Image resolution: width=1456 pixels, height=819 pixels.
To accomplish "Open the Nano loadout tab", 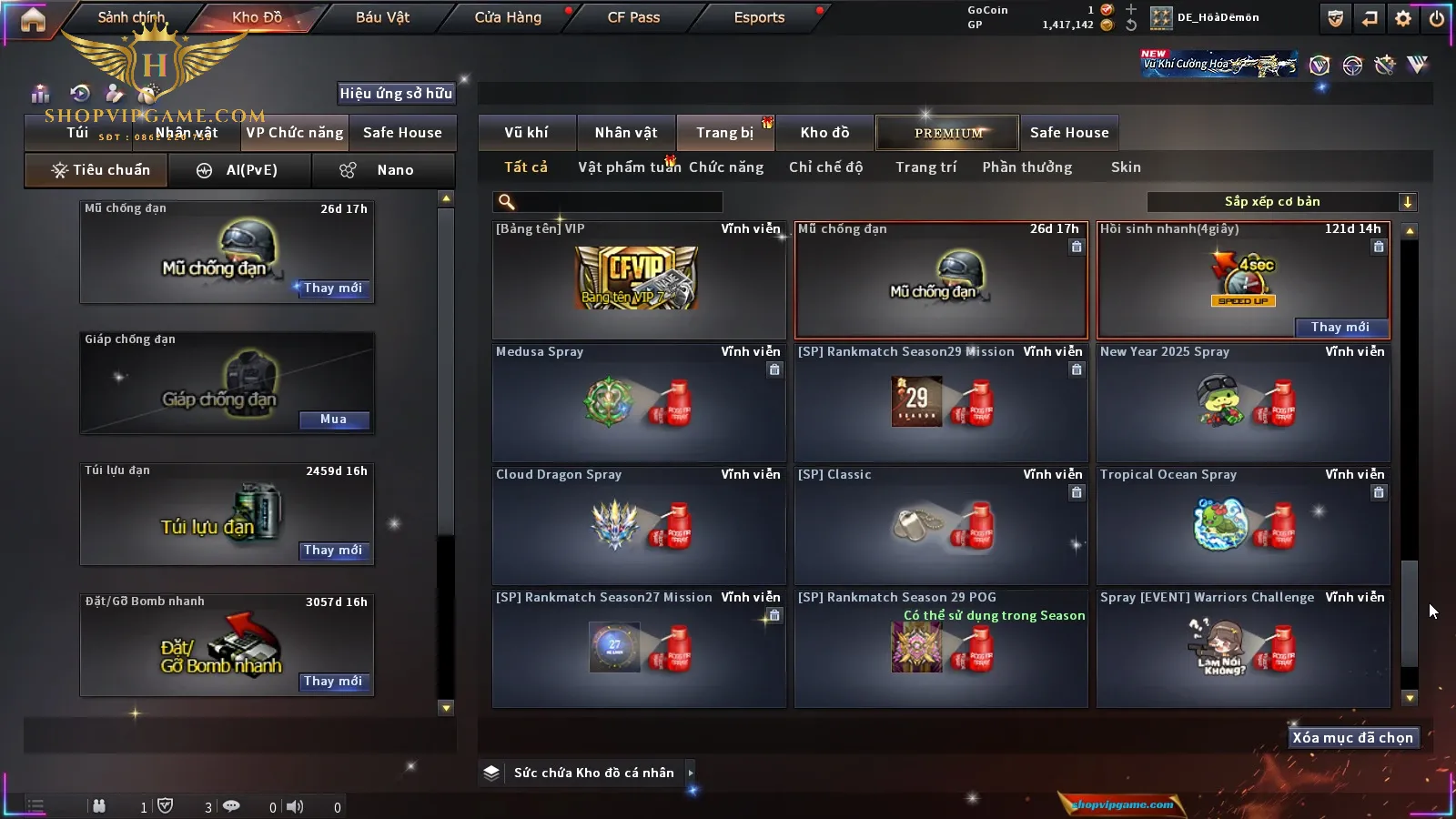I will click(x=383, y=170).
